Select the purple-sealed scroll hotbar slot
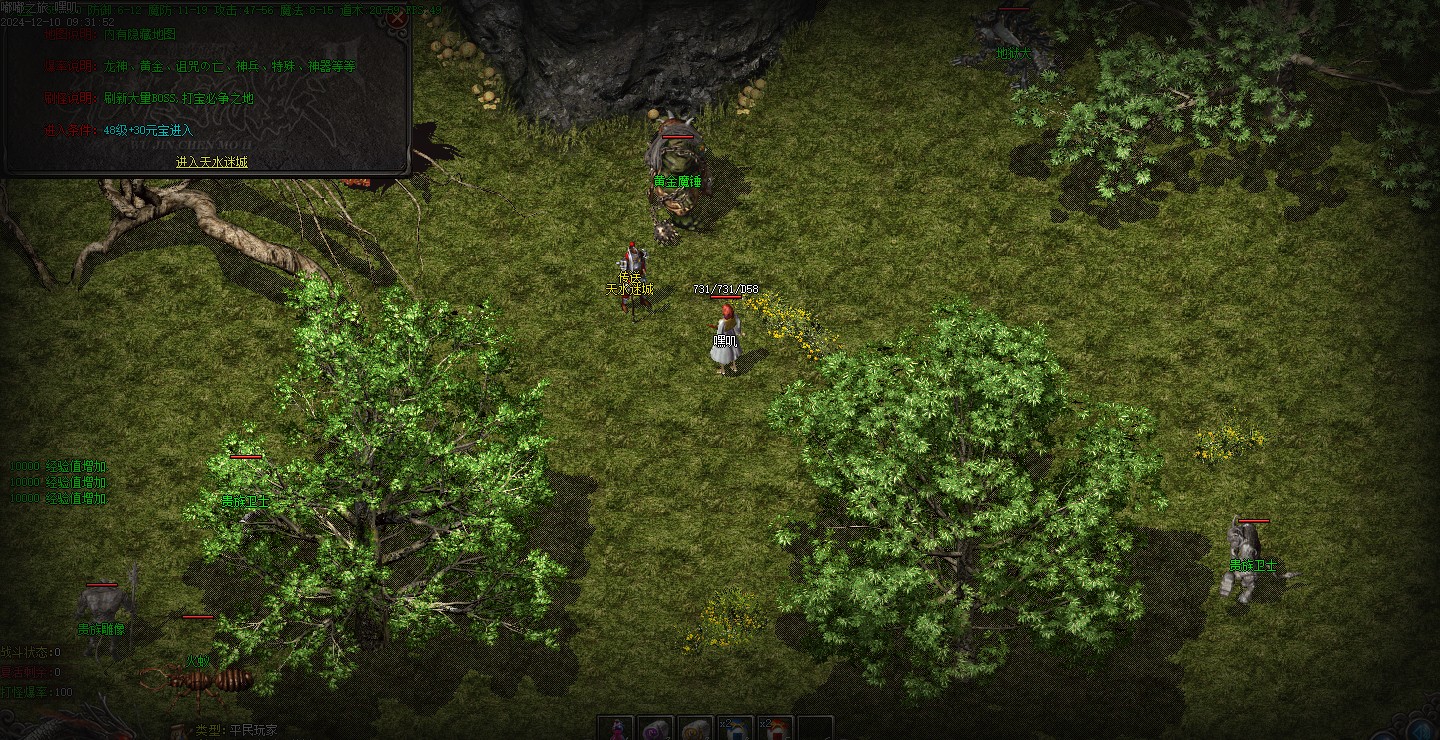The width and height of the screenshot is (1440, 740). (655, 729)
